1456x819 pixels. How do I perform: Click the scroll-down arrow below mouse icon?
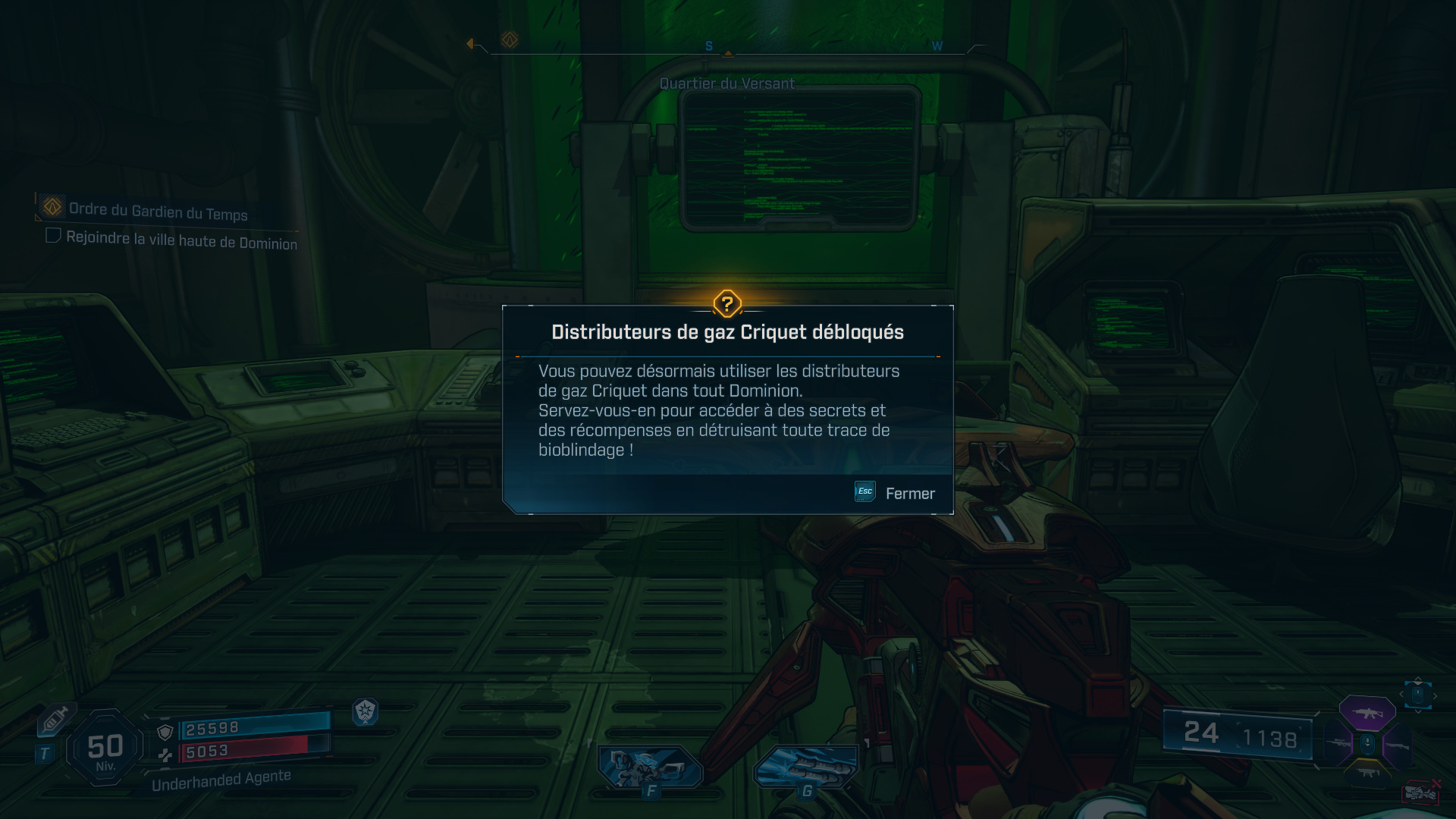[x=1418, y=711]
